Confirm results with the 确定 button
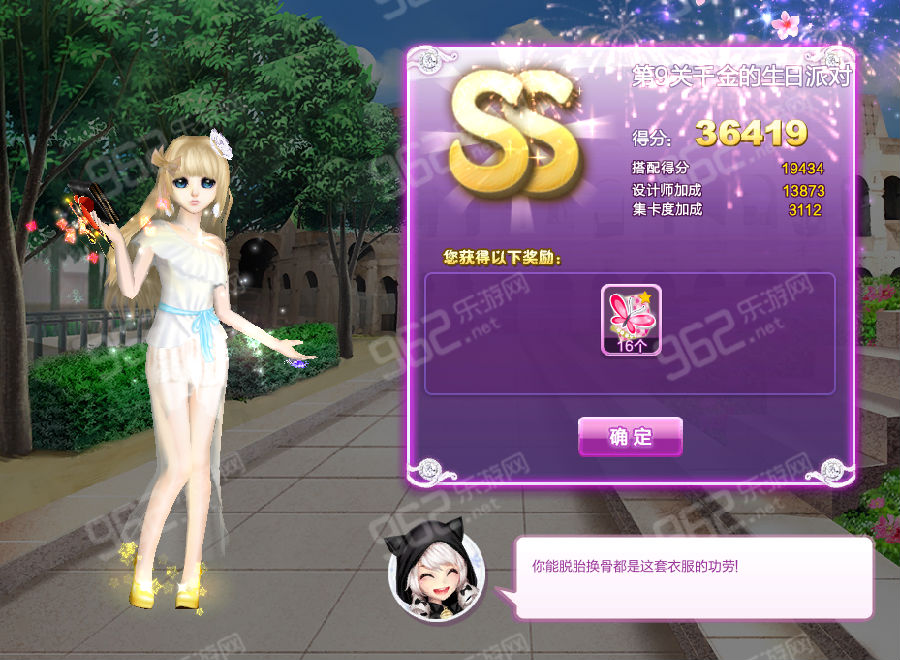This screenshot has height=660, width=900. coord(630,437)
